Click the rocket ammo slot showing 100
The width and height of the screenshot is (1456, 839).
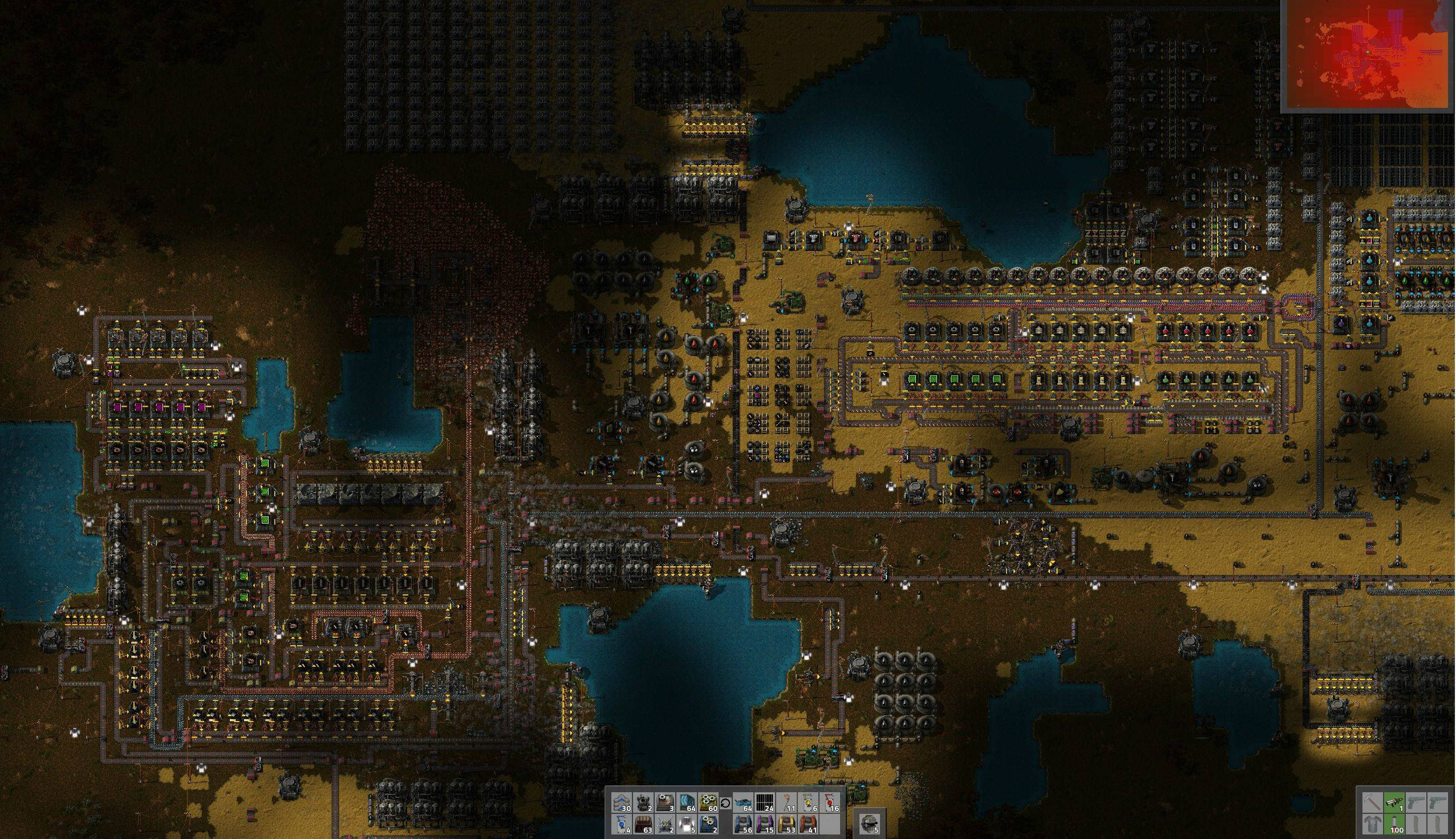pos(1394,824)
